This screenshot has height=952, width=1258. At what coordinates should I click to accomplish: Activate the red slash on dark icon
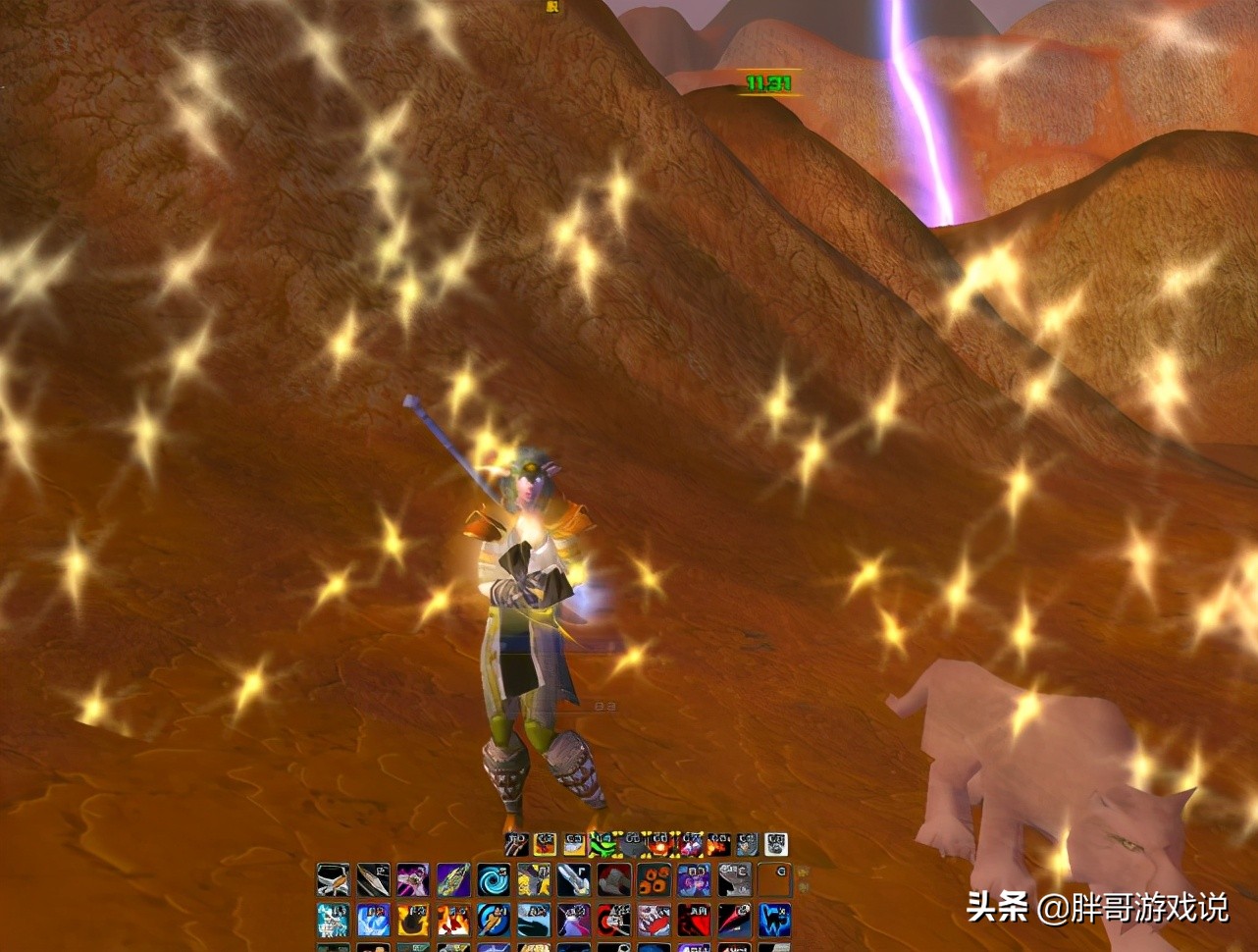click(x=734, y=920)
